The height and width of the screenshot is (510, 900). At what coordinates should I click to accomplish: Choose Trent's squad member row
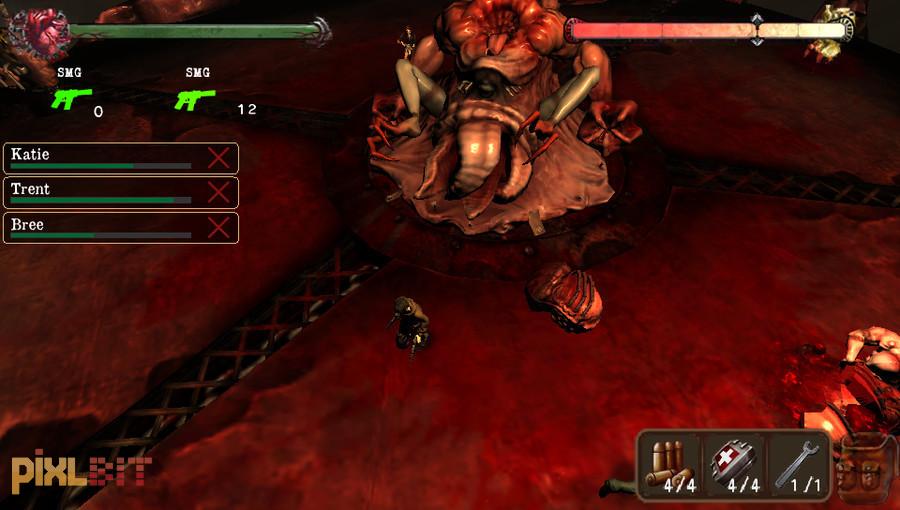click(100, 192)
